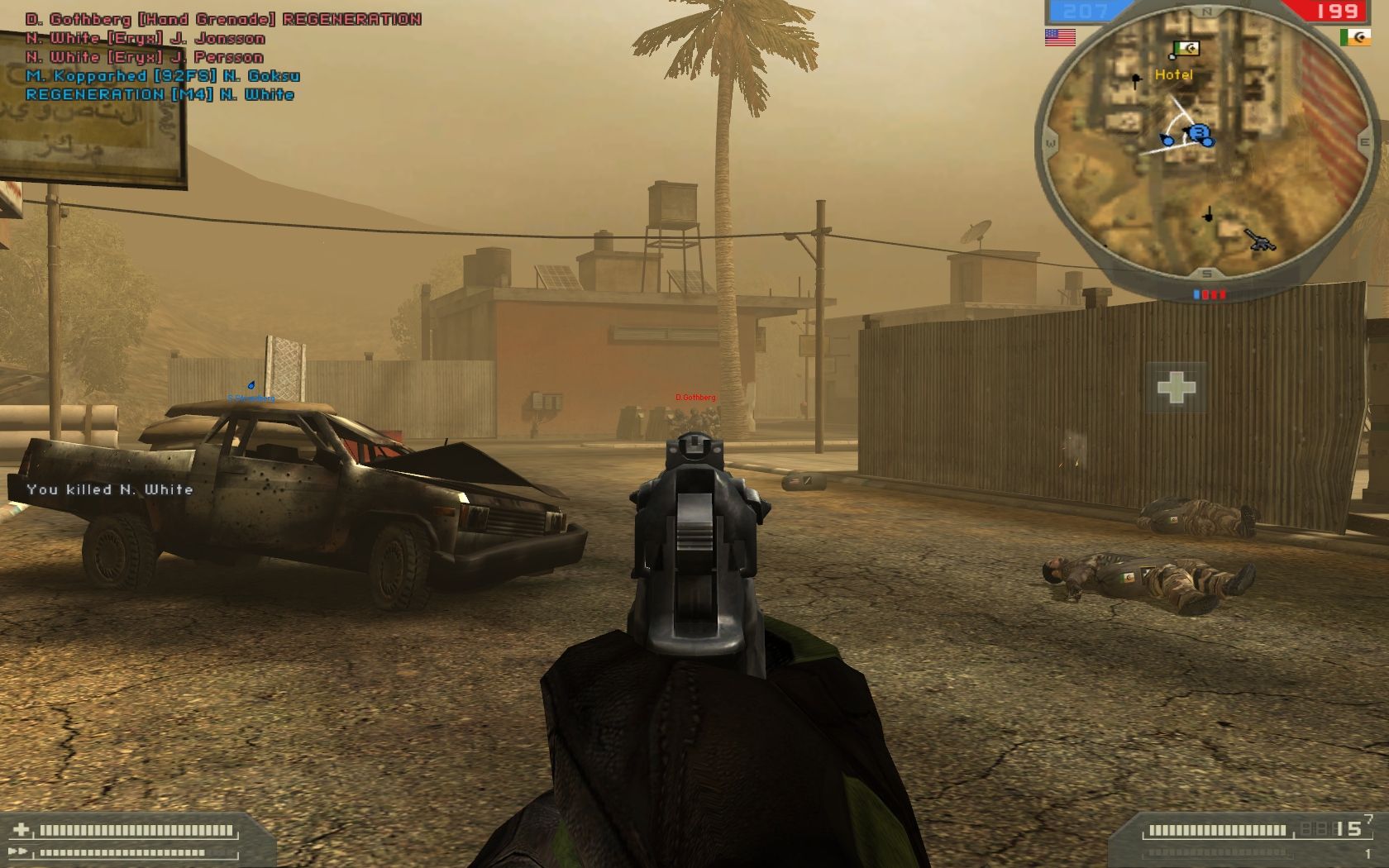Expand the East compass marker on the minimap
Image resolution: width=1389 pixels, height=868 pixels.
[x=1366, y=141]
